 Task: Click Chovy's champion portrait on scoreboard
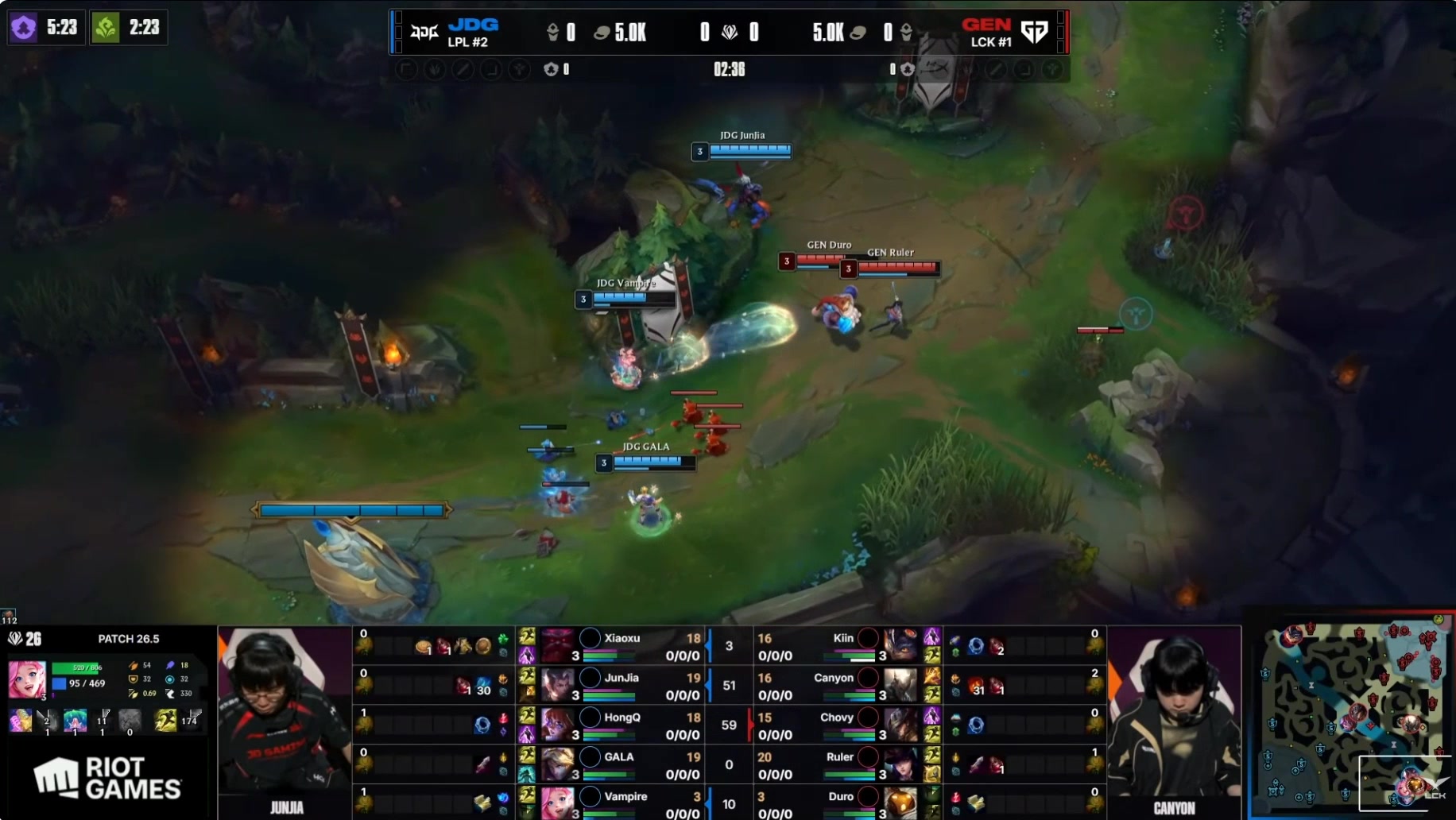(900, 724)
